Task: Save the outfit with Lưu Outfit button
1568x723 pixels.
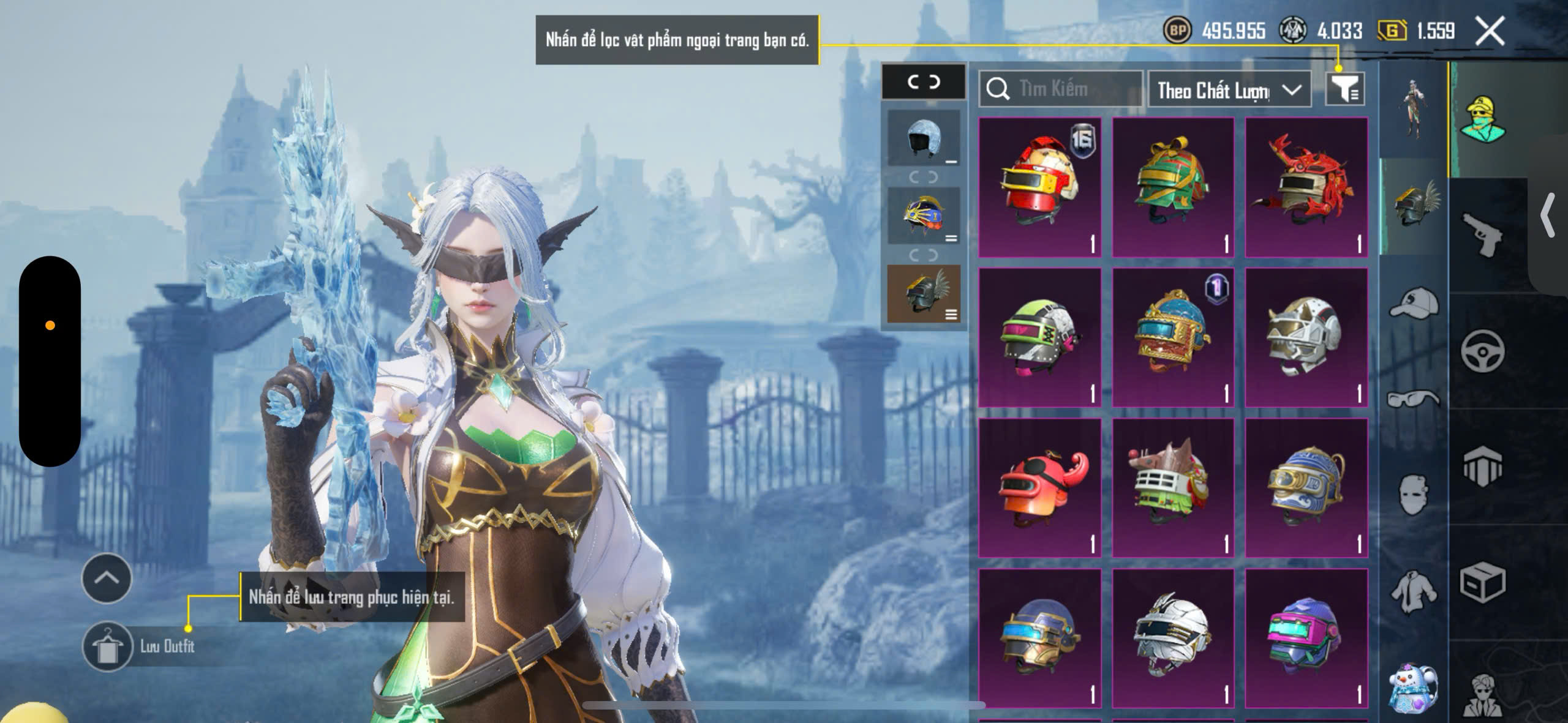Action: pyautogui.click(x=108, y=646)
